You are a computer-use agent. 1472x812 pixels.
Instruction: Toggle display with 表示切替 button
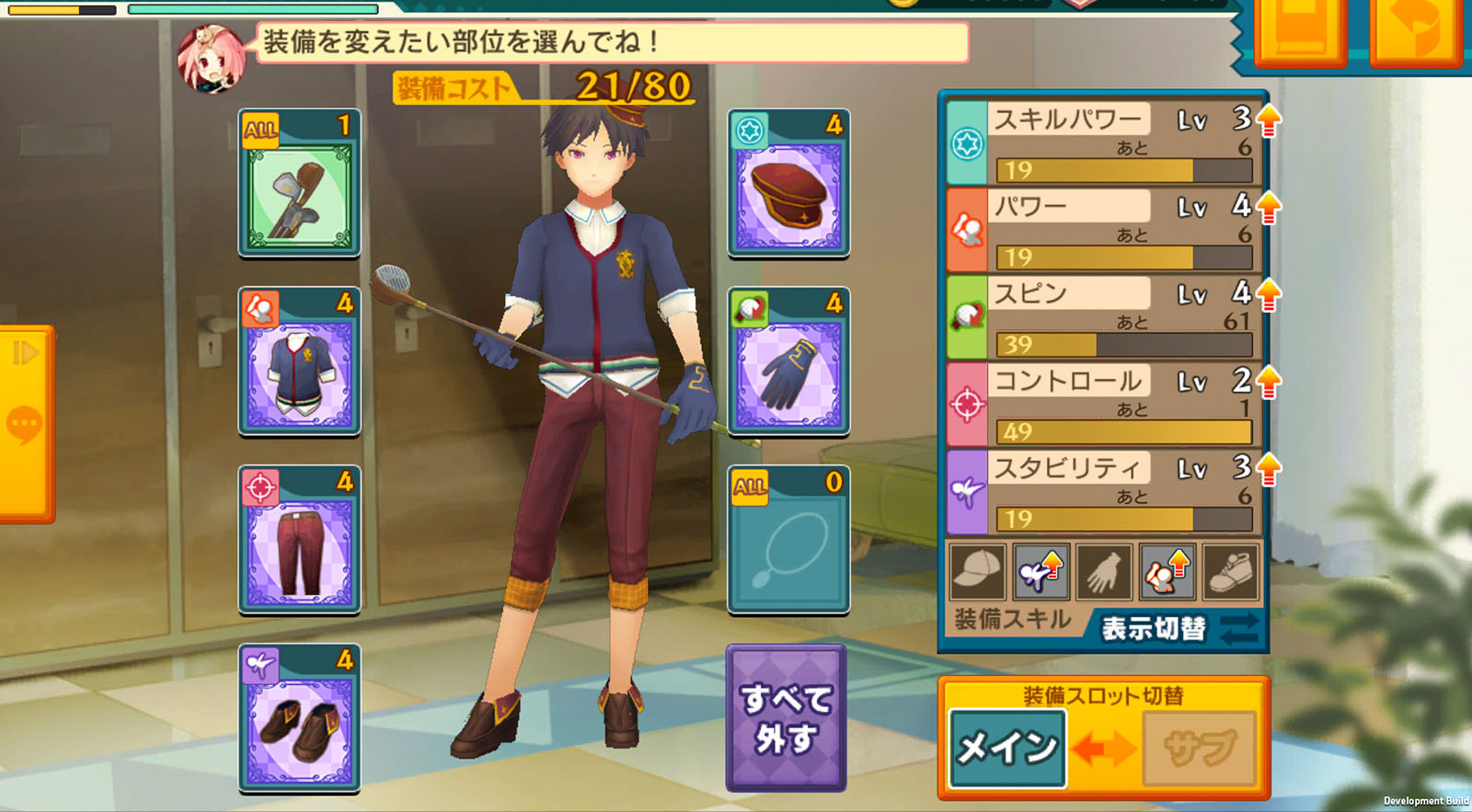tap(1178, 629)
